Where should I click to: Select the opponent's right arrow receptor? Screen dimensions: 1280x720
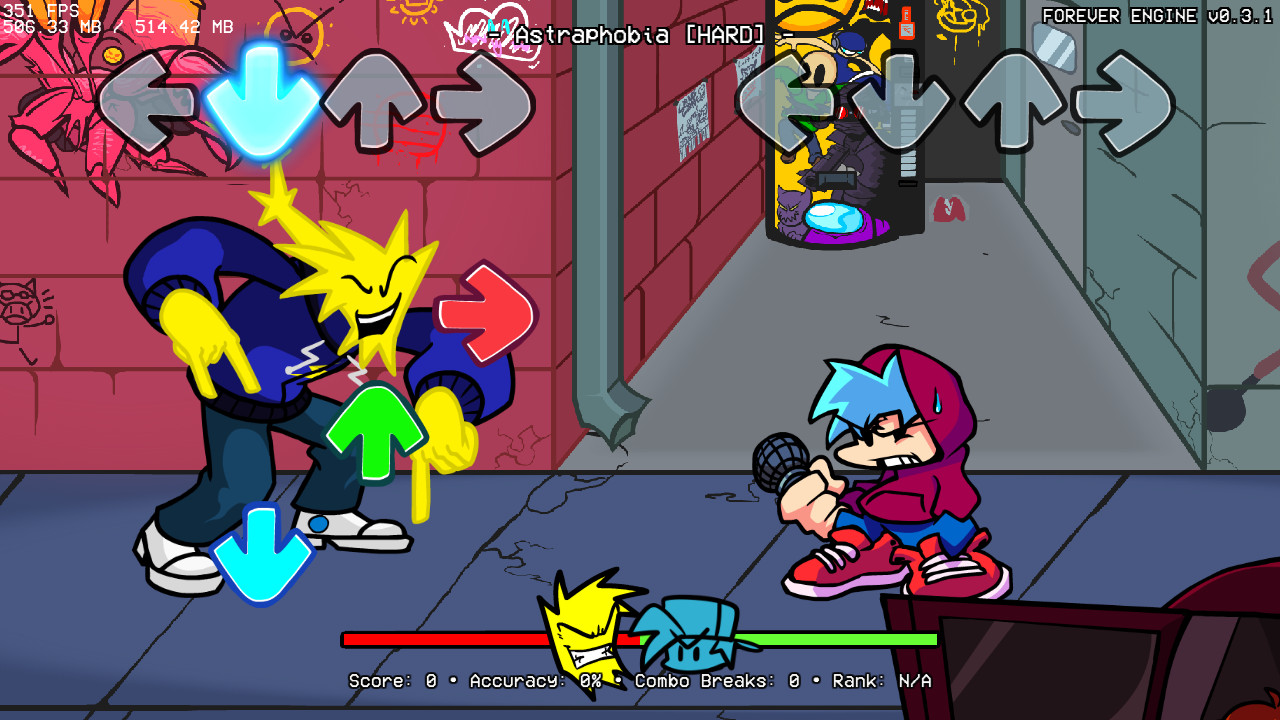[487, 100]
